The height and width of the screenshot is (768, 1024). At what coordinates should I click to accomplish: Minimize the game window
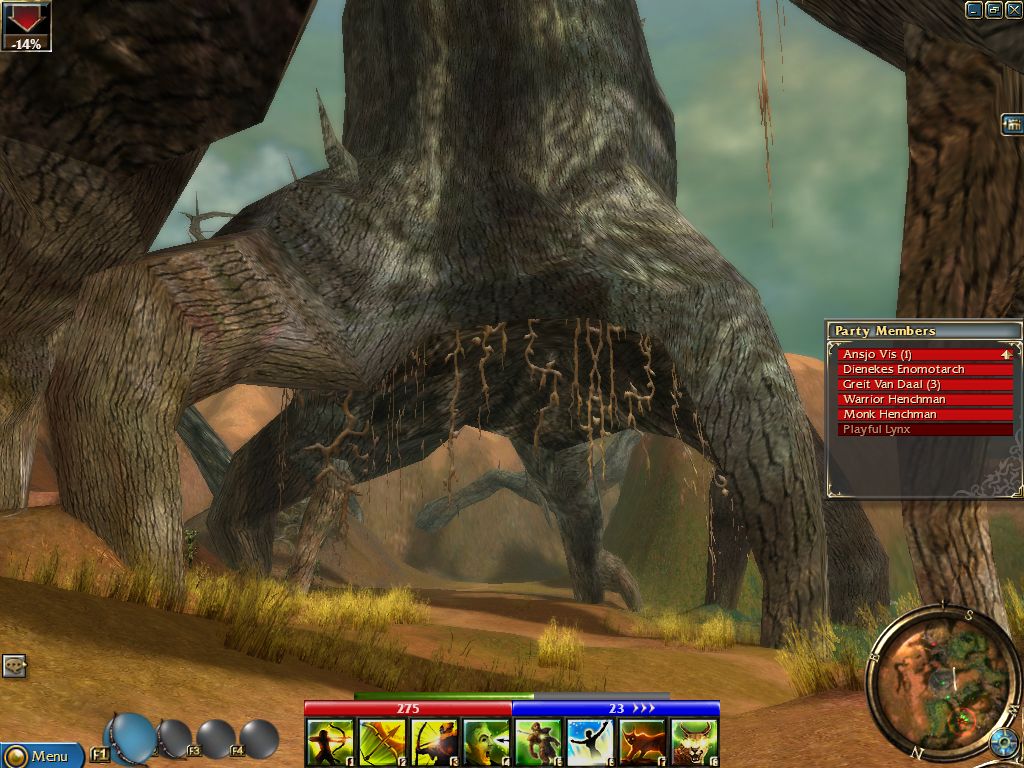(974, 10)
